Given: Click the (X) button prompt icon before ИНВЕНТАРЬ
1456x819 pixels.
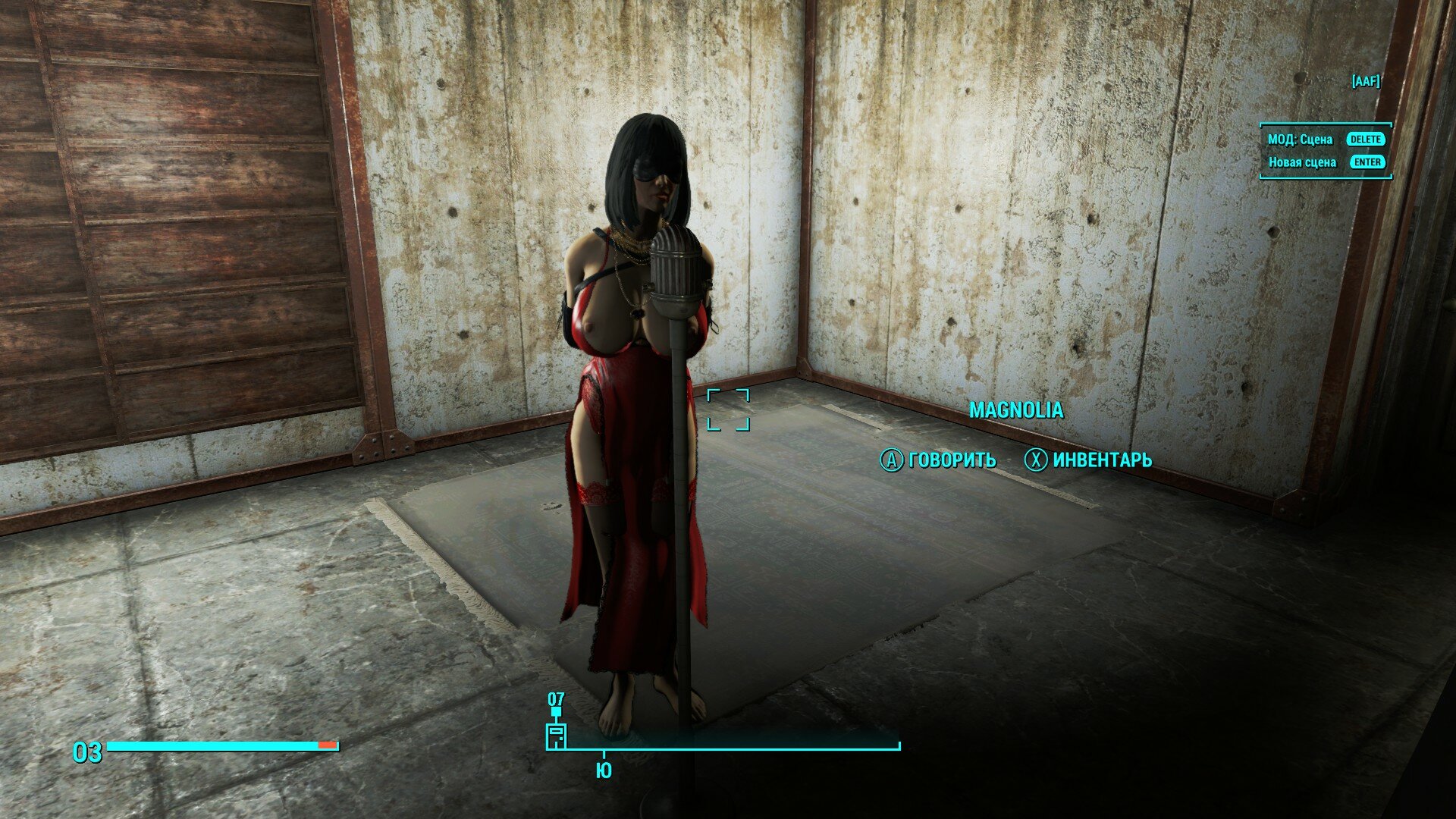Looking at the screenshot, I should coord(1034,460).
